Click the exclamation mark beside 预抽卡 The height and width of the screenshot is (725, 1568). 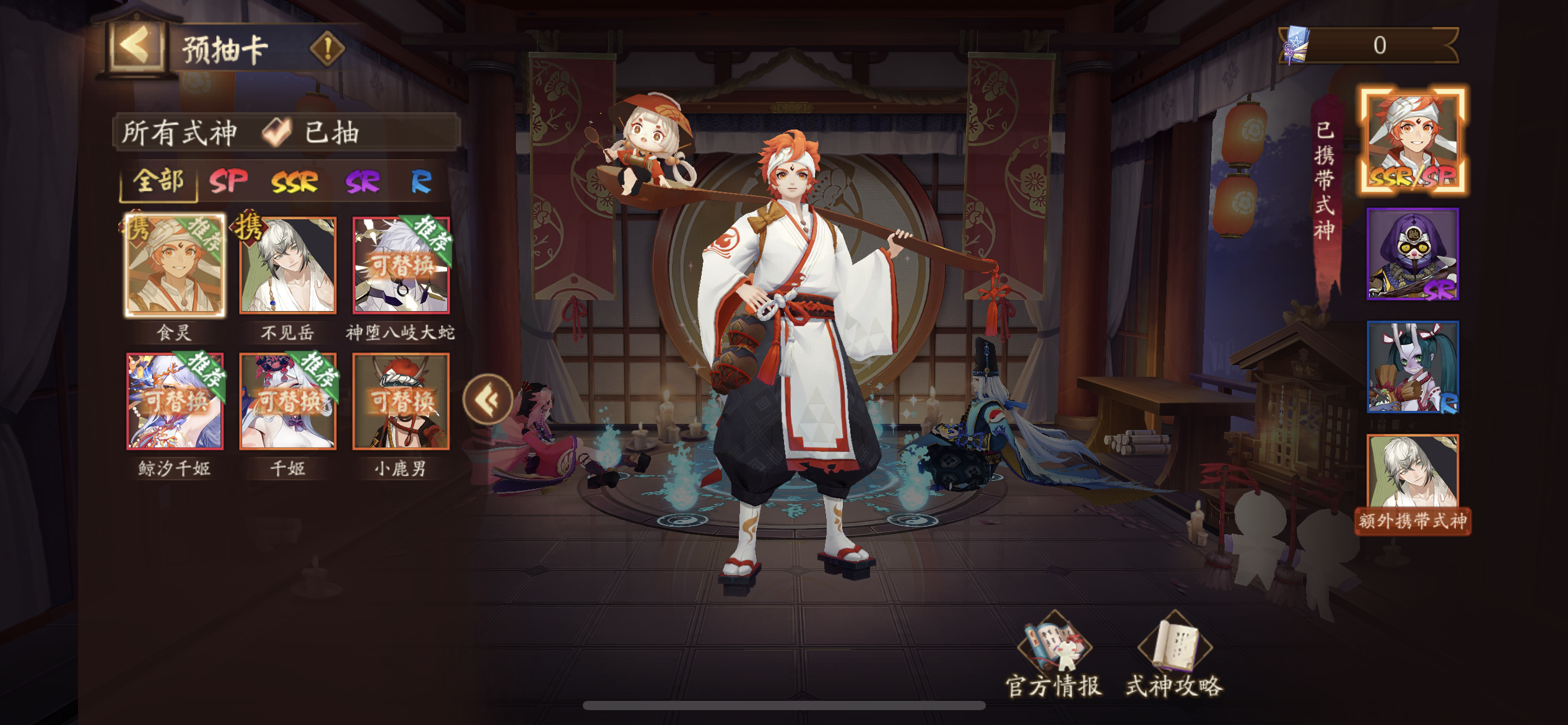tap(326, 47)
